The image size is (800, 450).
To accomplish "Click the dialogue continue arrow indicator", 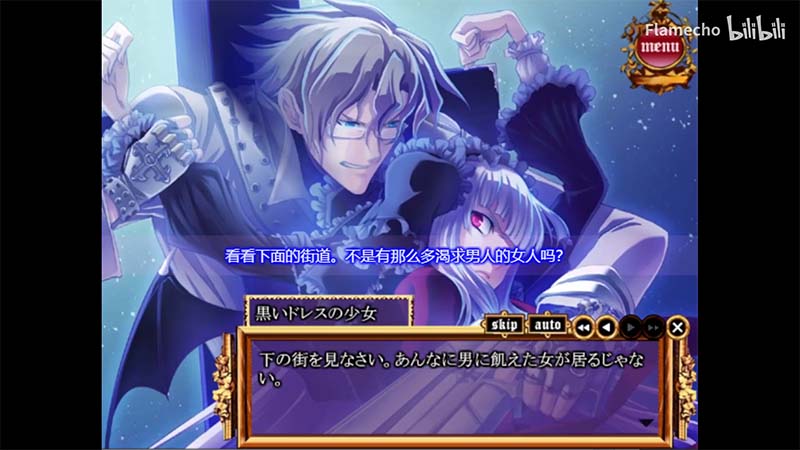I will point(645,423).
